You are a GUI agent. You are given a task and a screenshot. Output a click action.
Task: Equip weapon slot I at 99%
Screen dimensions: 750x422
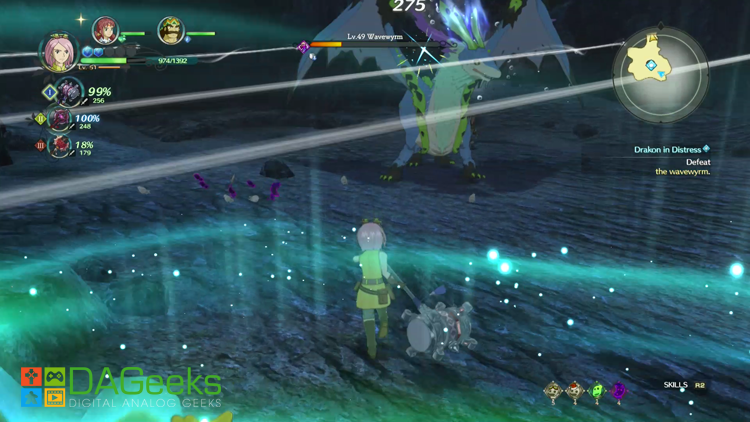[69, 93]
